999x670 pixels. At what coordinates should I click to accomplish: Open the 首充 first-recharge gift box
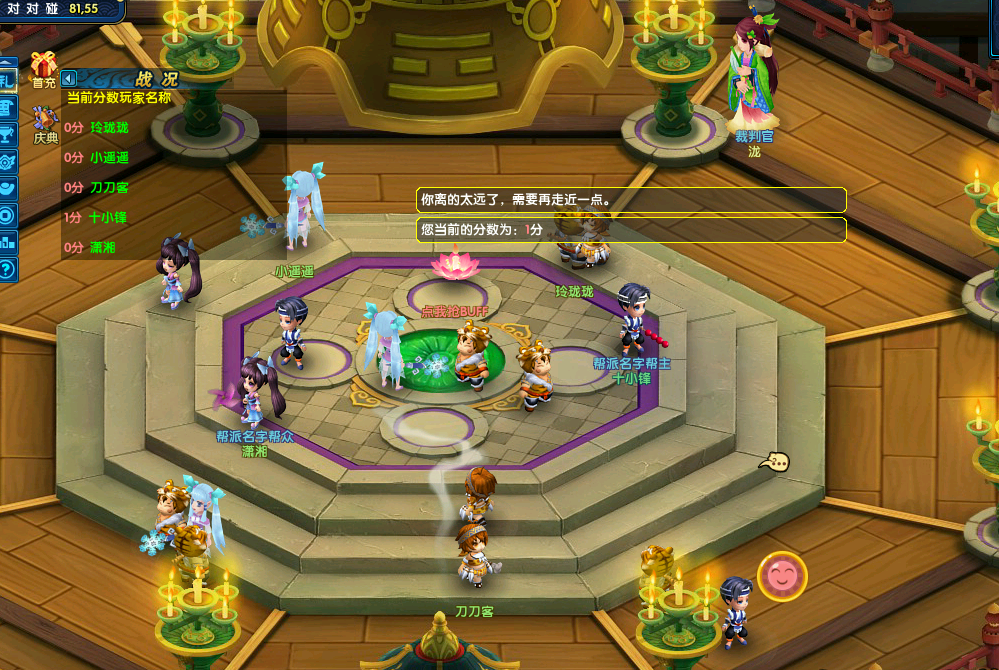tap(44, 67)
